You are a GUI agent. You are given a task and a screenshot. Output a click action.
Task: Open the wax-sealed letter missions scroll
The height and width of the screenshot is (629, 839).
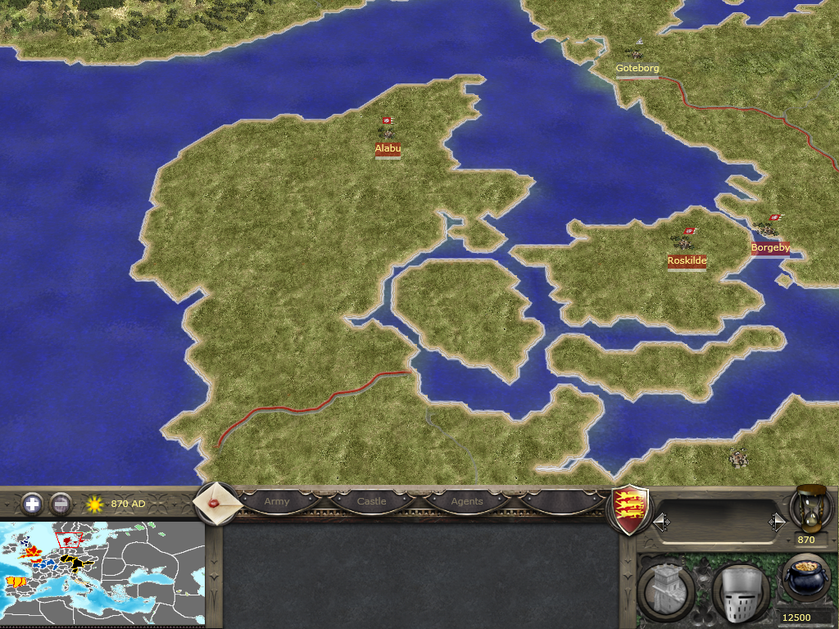tap(215, 502)
